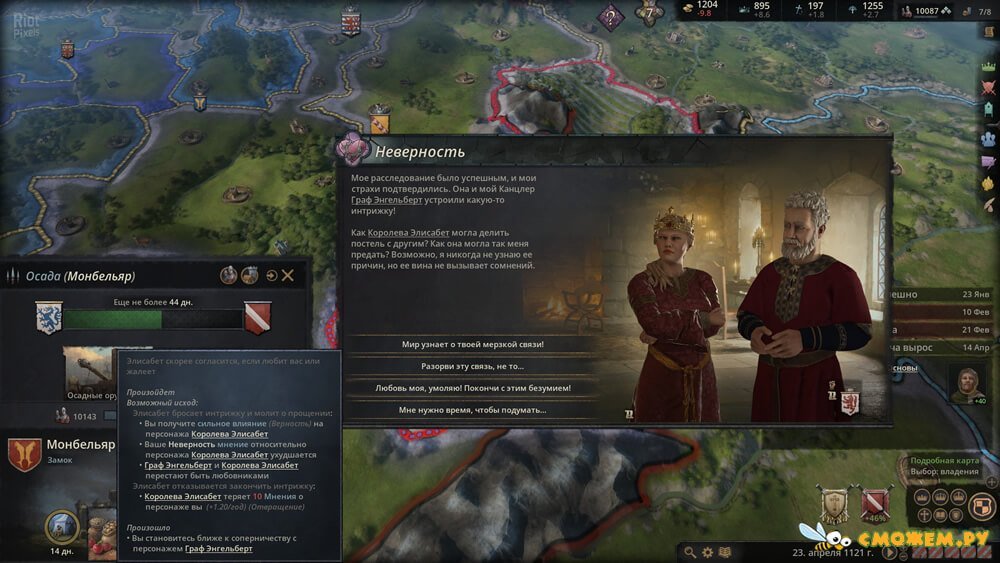The image size is (1000, 563).
Task: Click the Монбельяр holding coat of arms
Action: point(23,454)
